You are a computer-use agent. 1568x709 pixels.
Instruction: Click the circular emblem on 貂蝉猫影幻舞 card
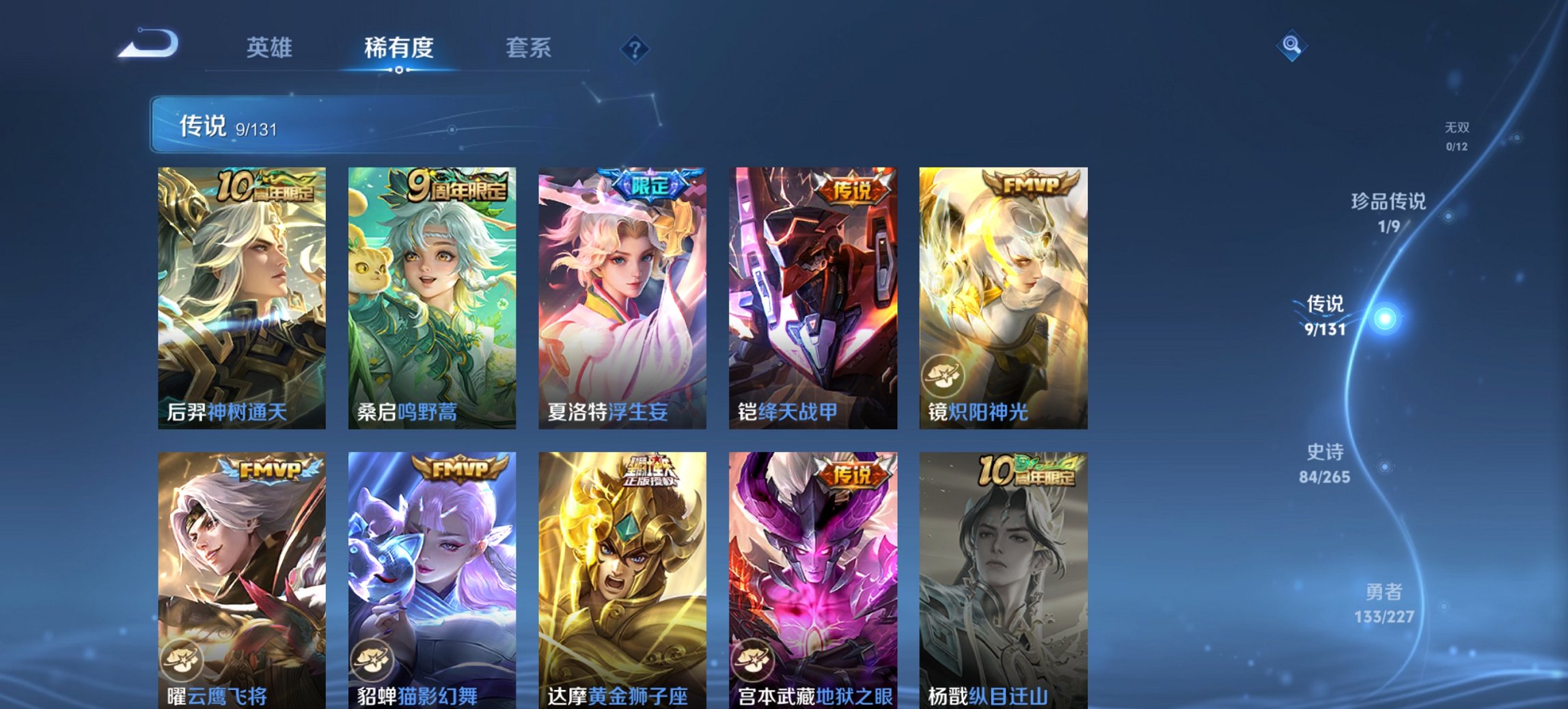374,658
